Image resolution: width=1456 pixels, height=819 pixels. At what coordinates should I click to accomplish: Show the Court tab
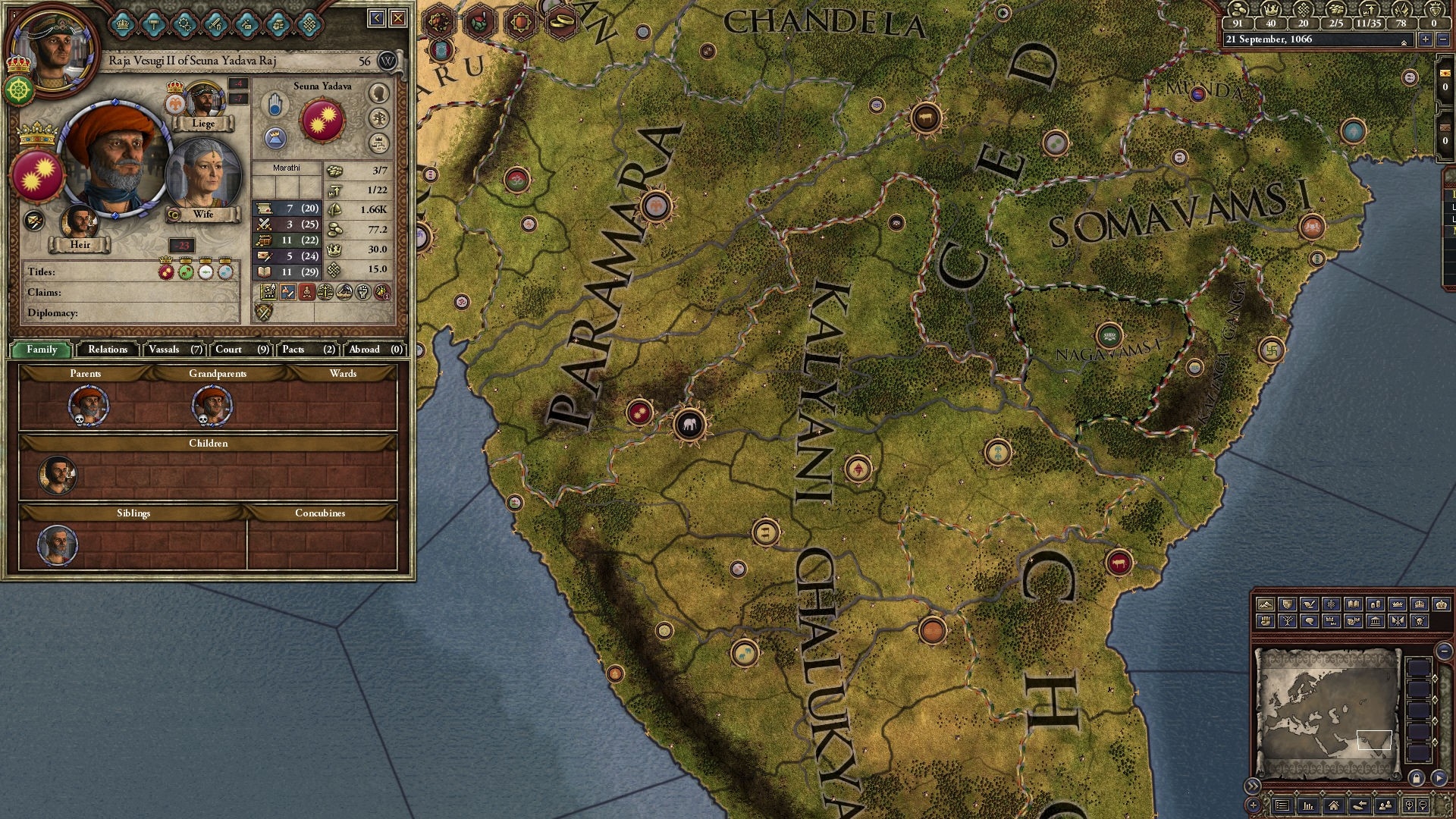click(241, 349)
